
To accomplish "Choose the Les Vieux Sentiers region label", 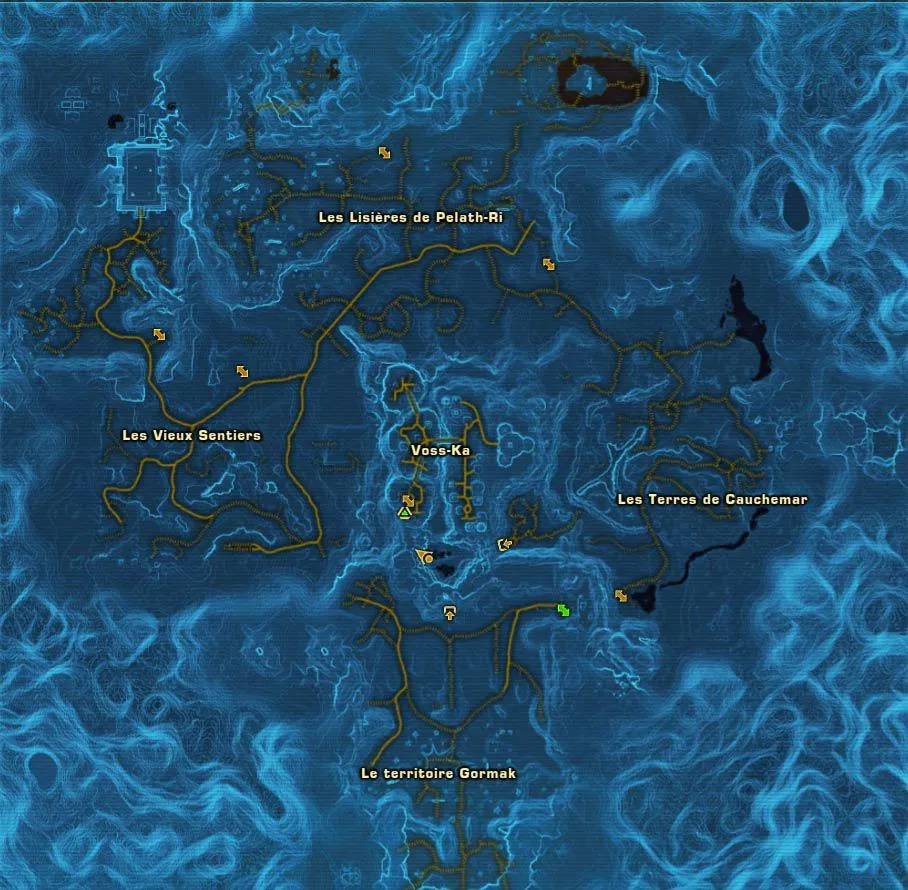I will (191, 435).
